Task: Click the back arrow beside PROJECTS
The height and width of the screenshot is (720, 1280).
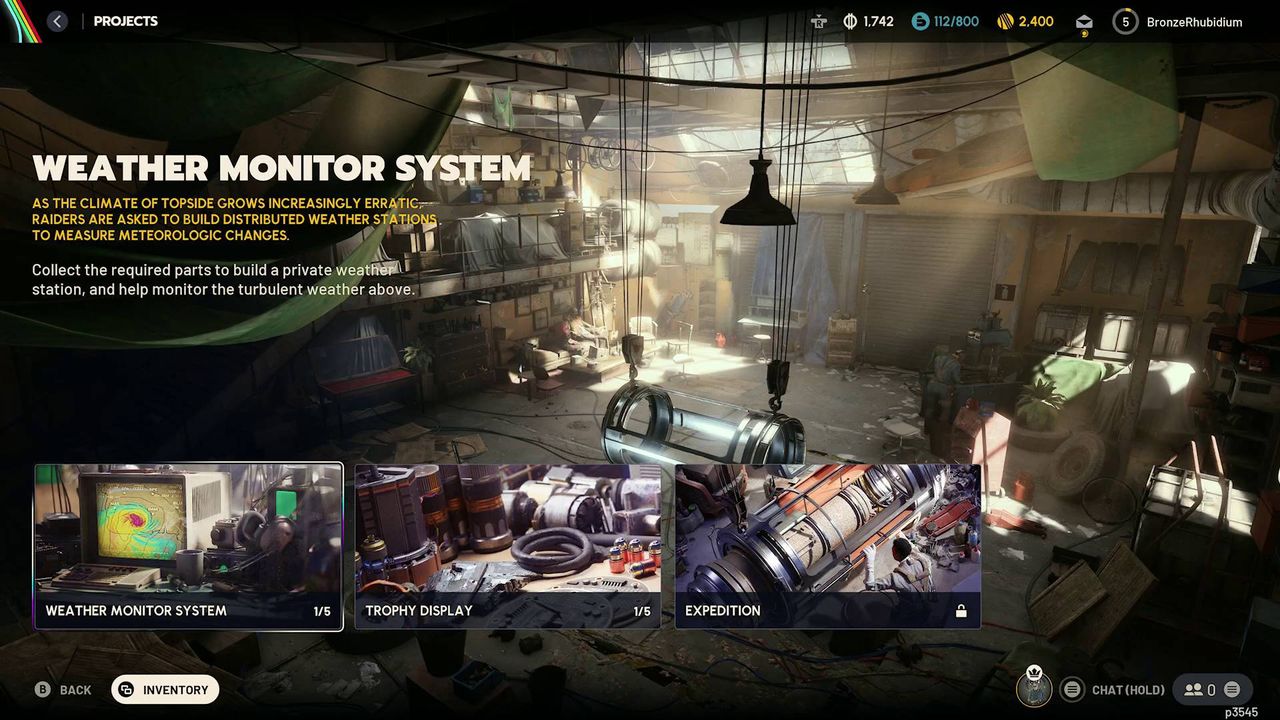Action: click(57, 20)
